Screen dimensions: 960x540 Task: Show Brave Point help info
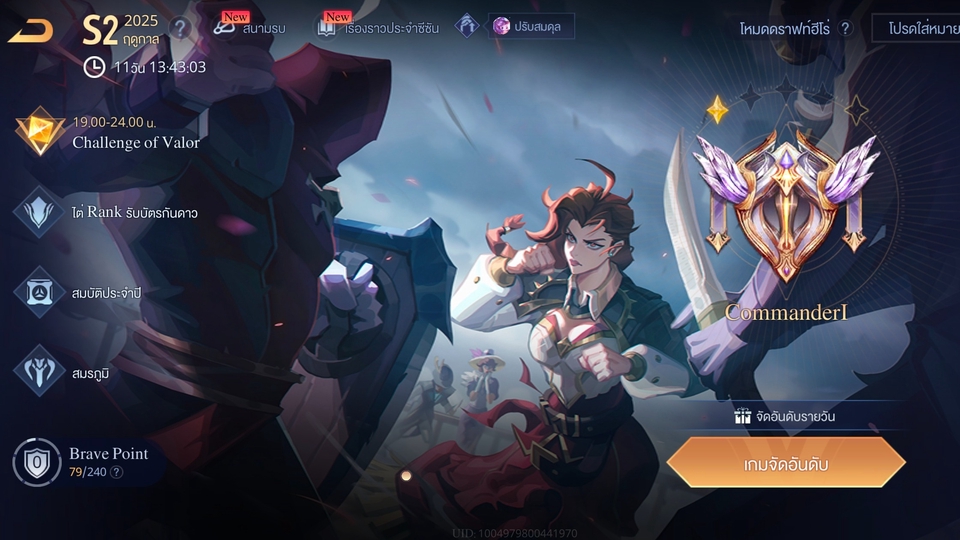click(x=117, y=472)
